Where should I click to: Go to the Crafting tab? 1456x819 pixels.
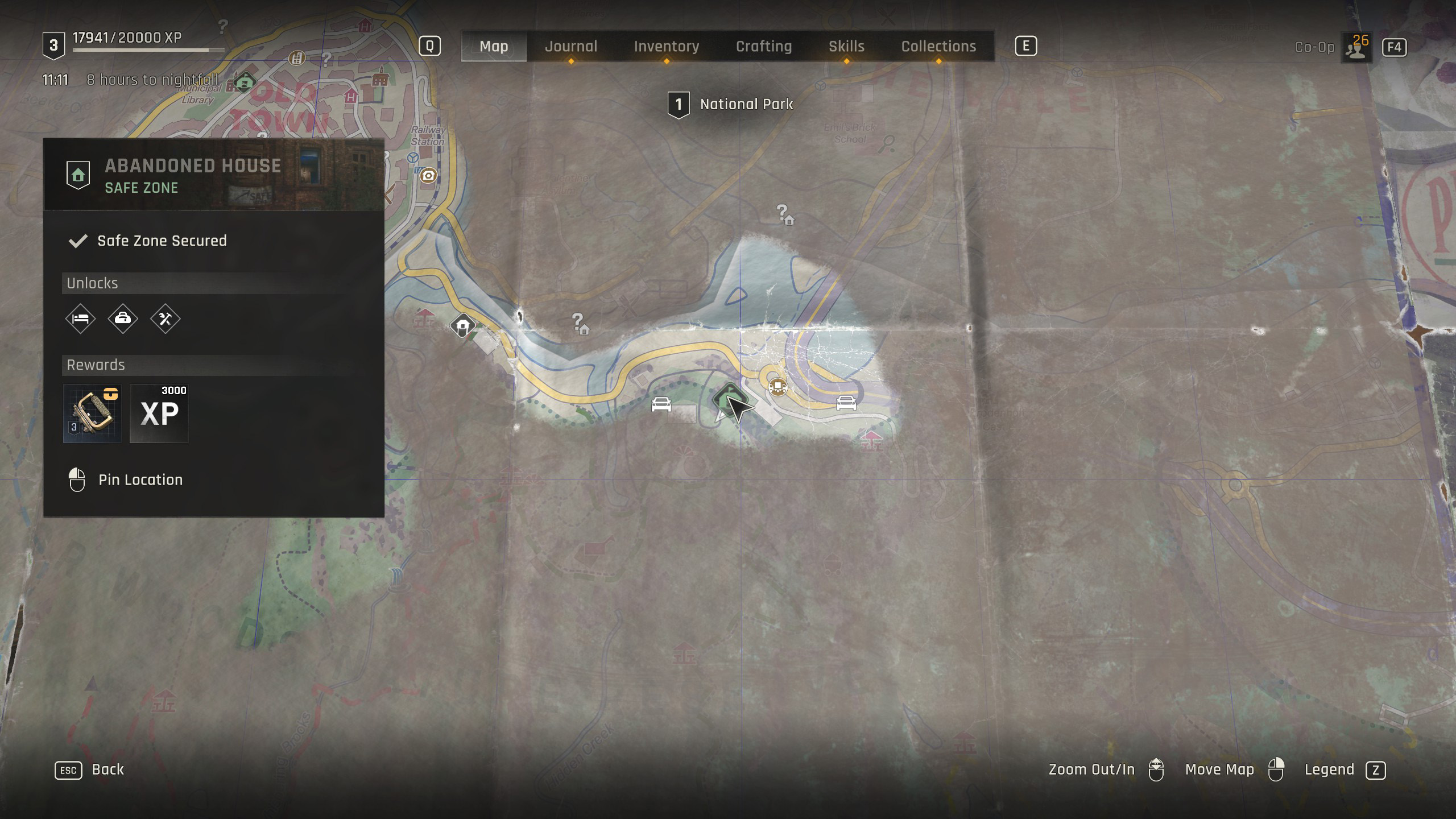coord(763,46)
